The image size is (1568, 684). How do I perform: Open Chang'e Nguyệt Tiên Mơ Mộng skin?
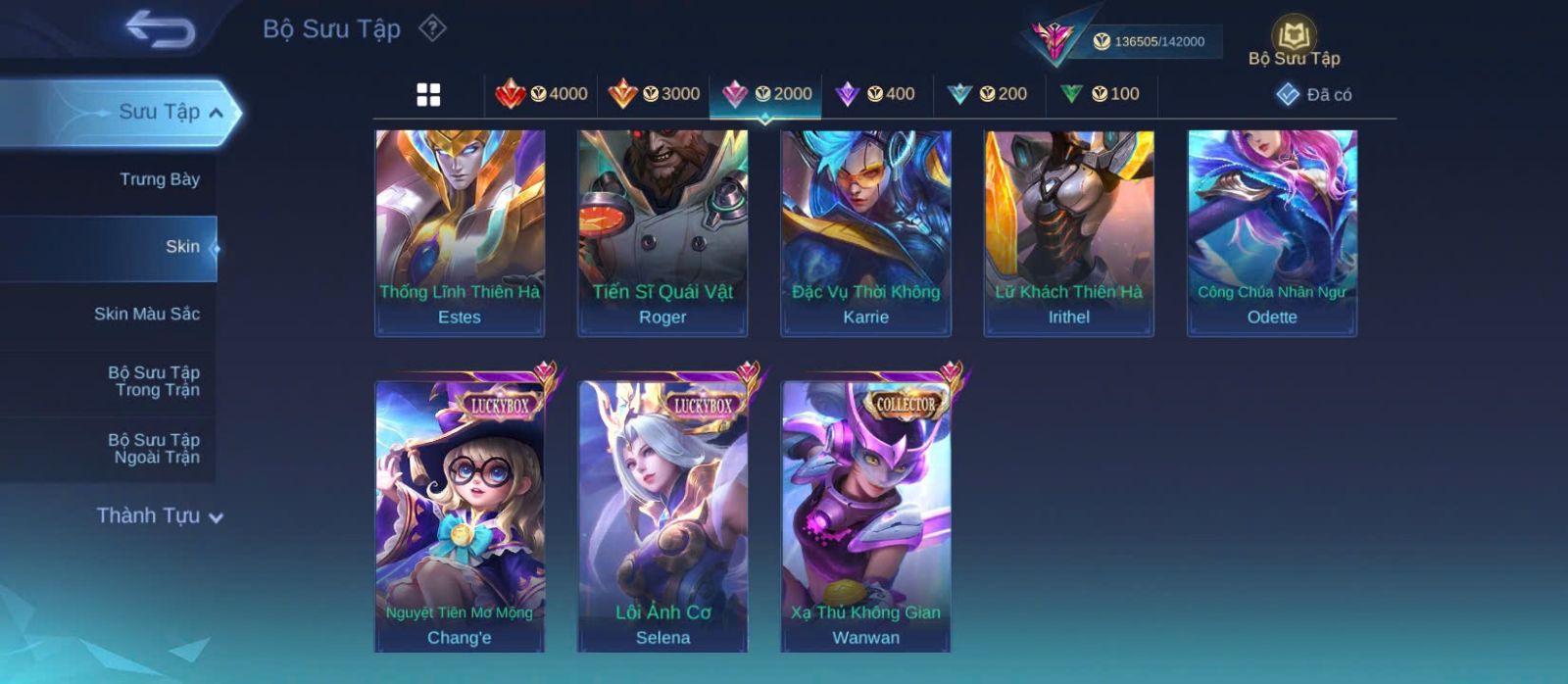coord(460,517)
